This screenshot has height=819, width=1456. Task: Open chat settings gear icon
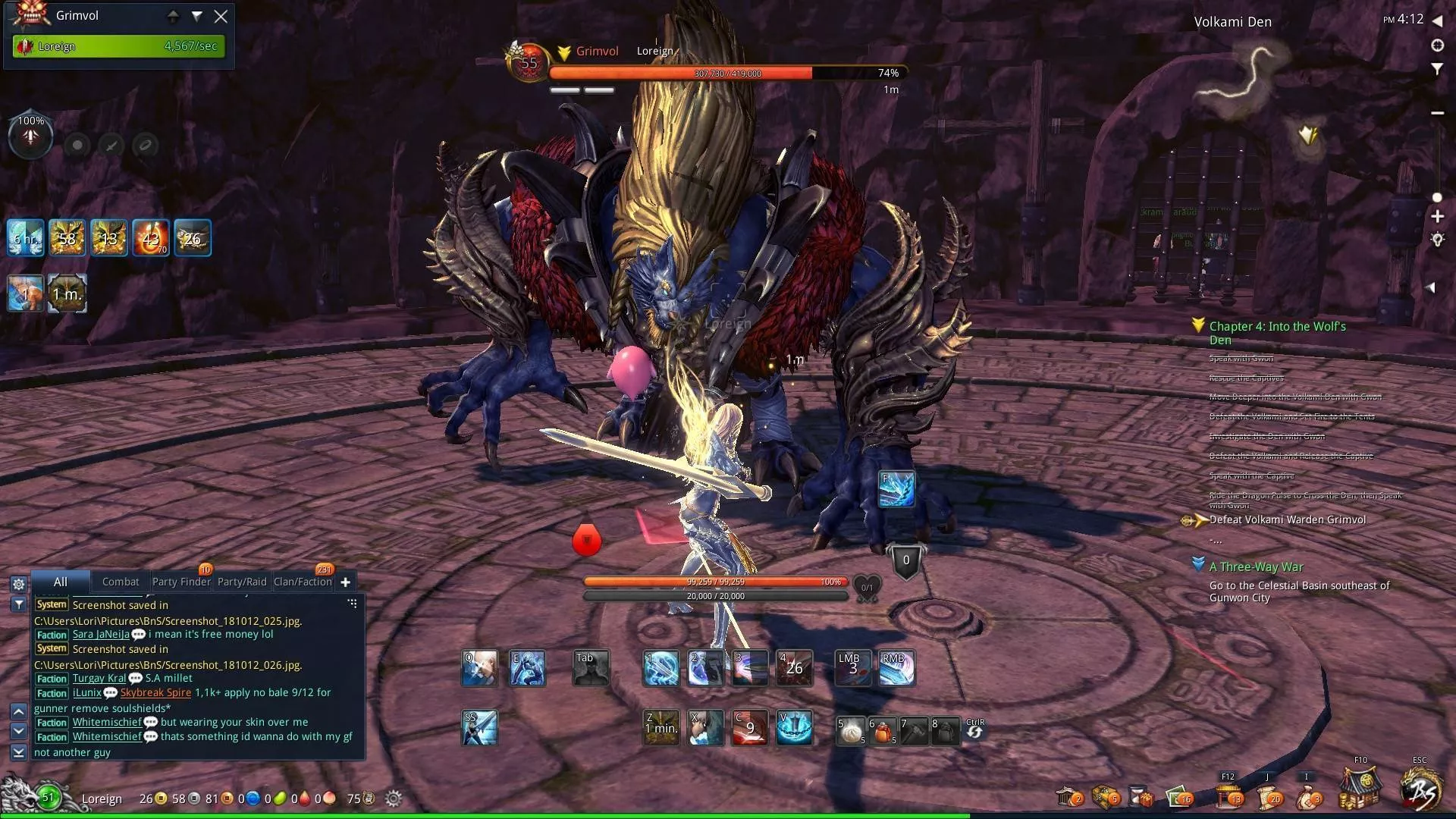coord(19,584)
